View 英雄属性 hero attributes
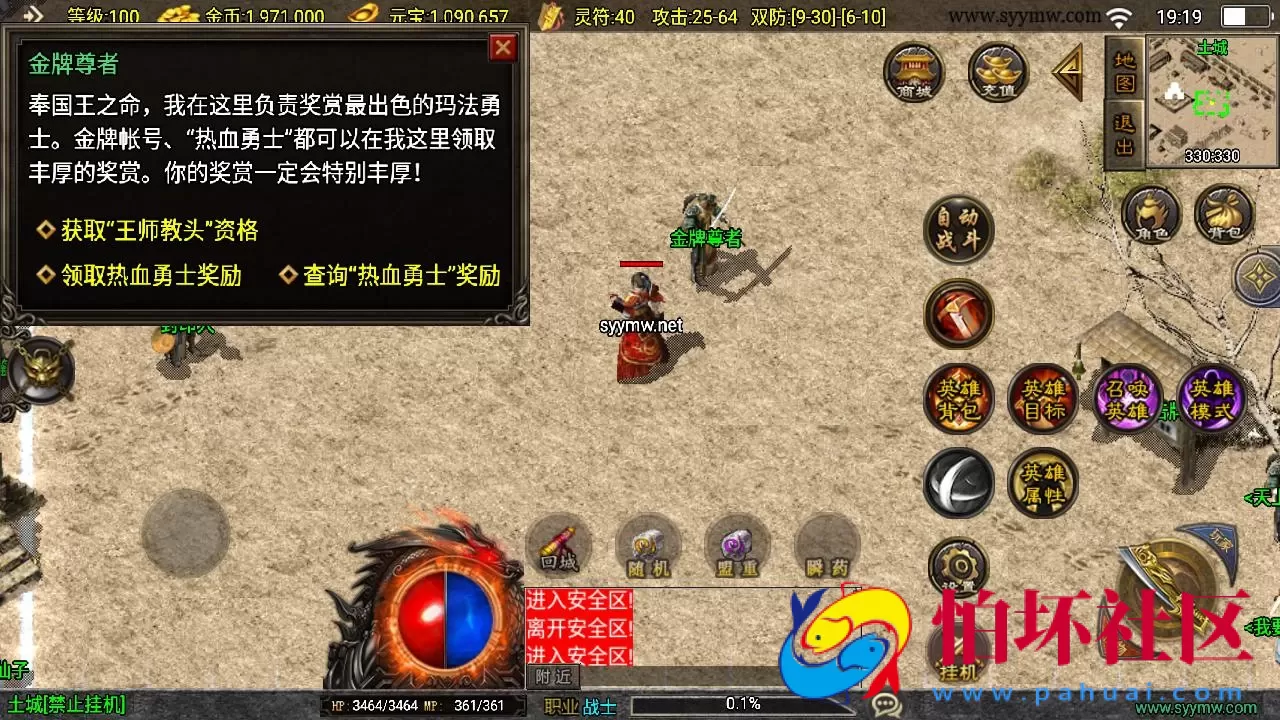1280x720 pixels. [x=1042, y=482]
